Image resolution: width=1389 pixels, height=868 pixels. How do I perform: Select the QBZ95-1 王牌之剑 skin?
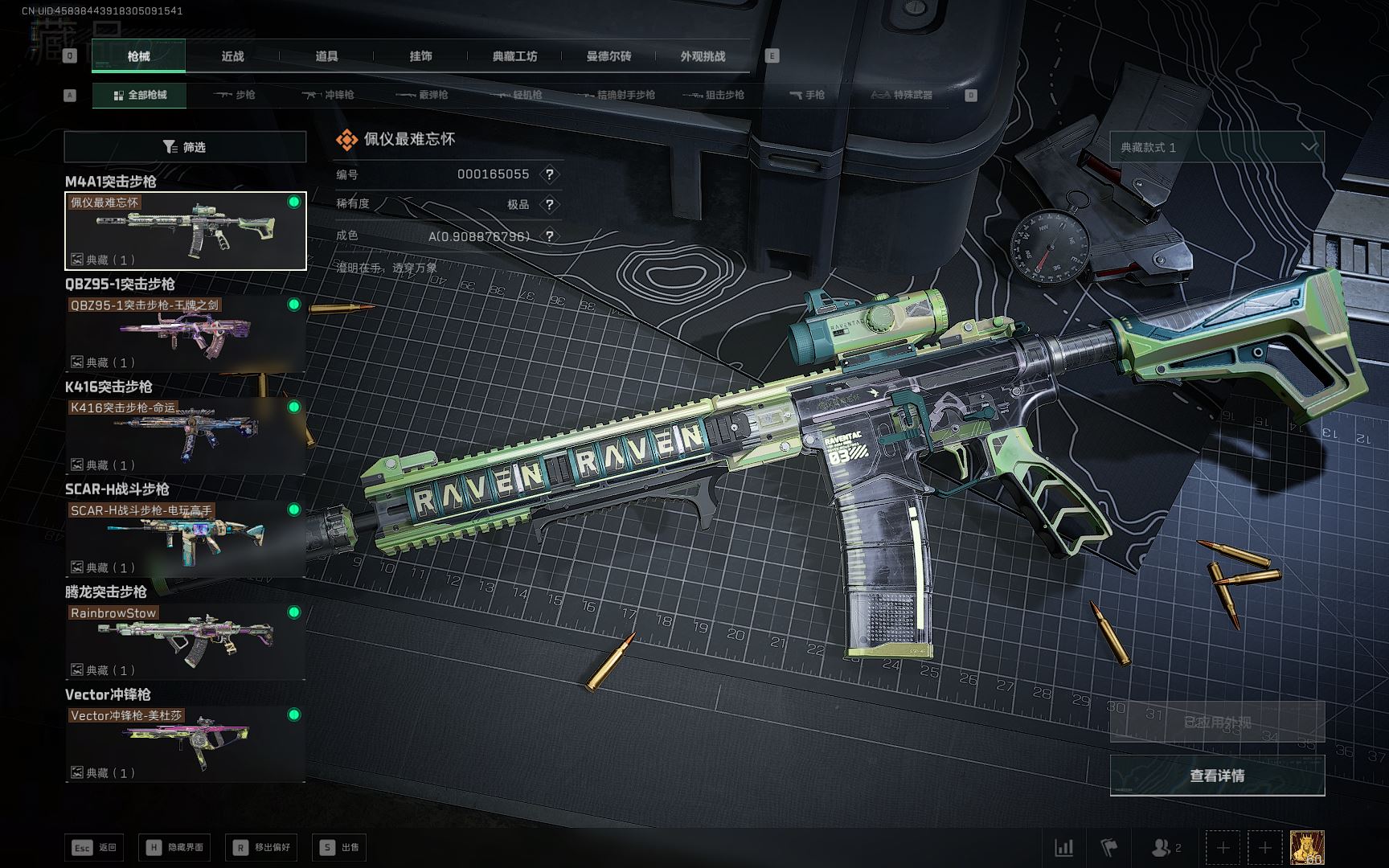click(185, 334)
